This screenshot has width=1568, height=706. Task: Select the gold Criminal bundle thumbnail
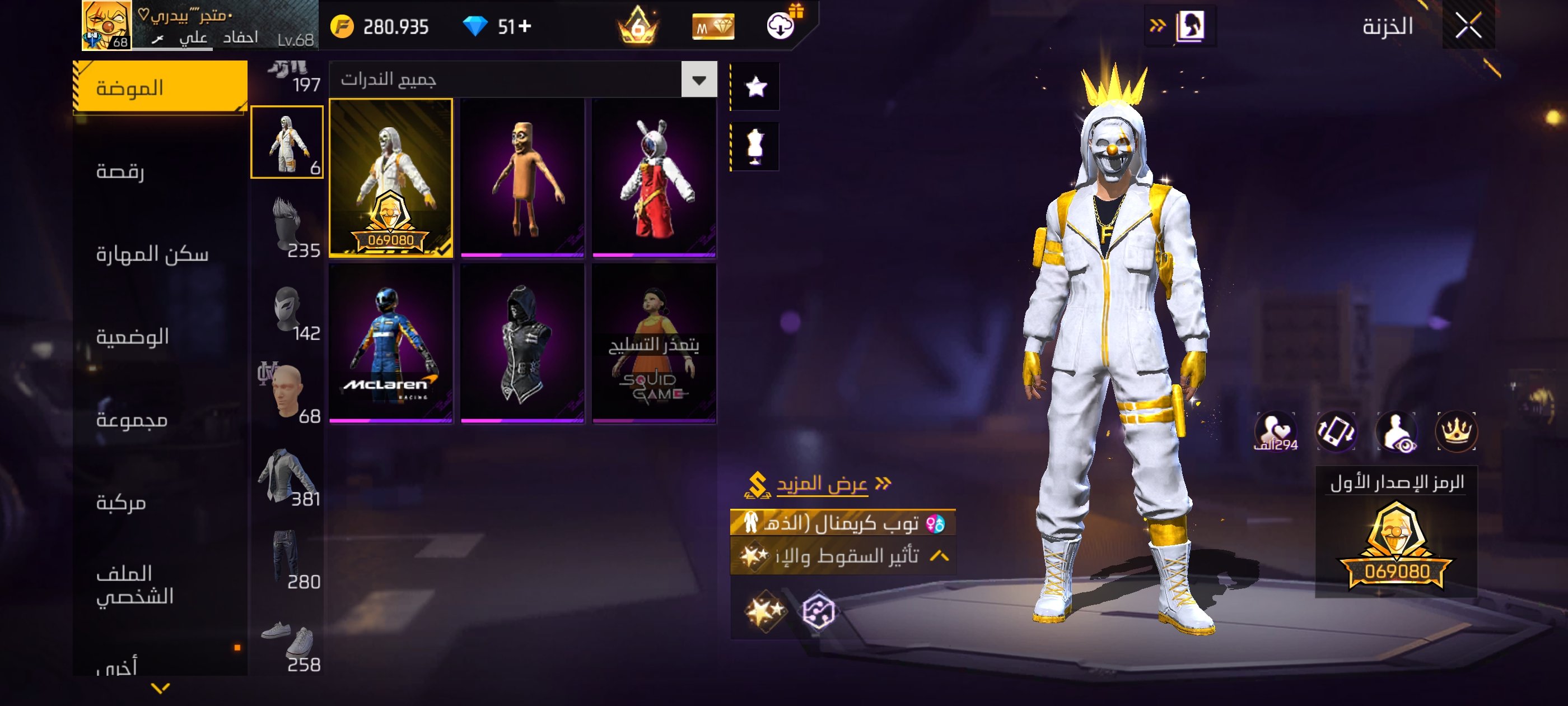391,177
